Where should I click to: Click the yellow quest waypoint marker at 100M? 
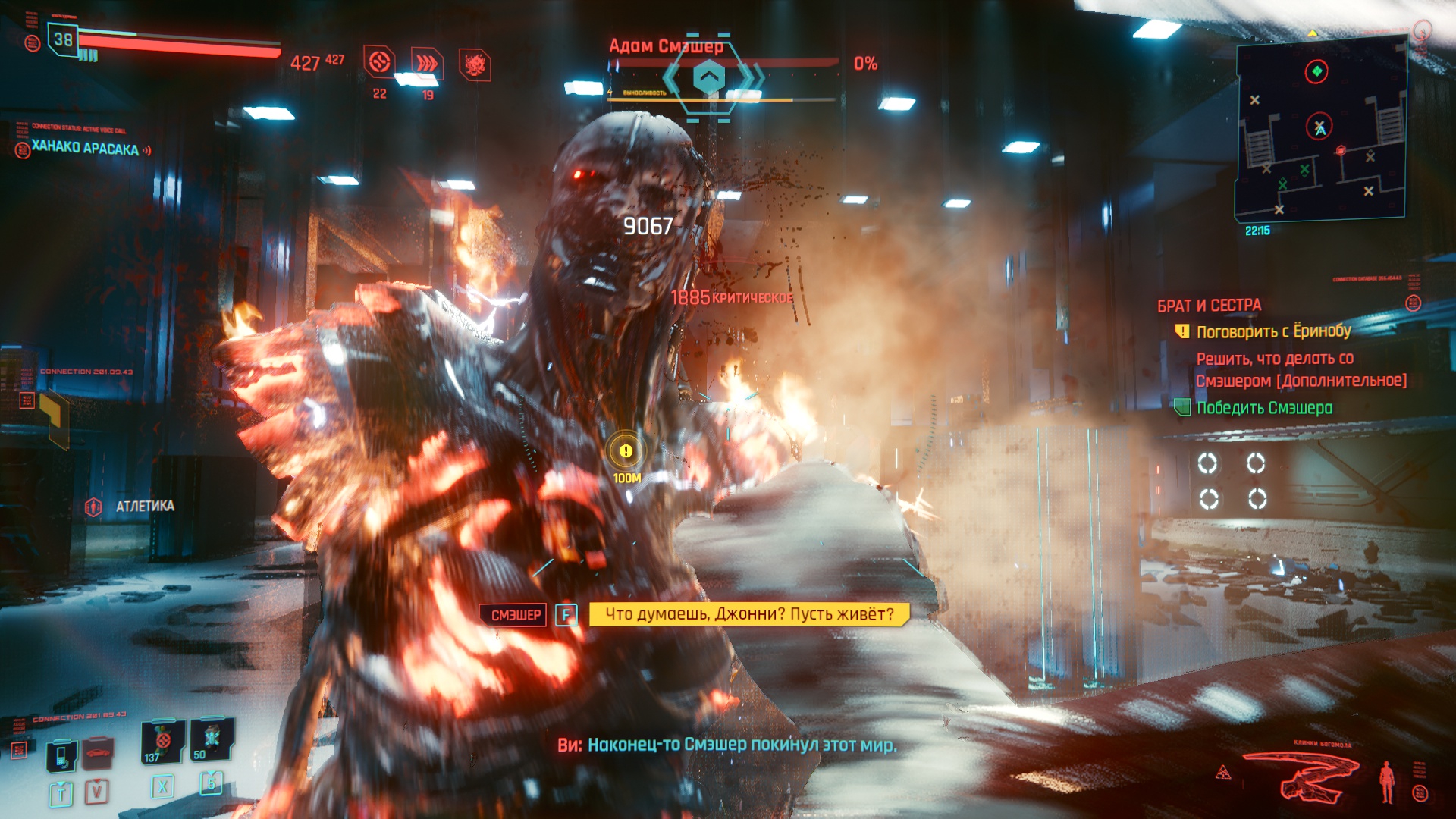(x=626, y=451)
